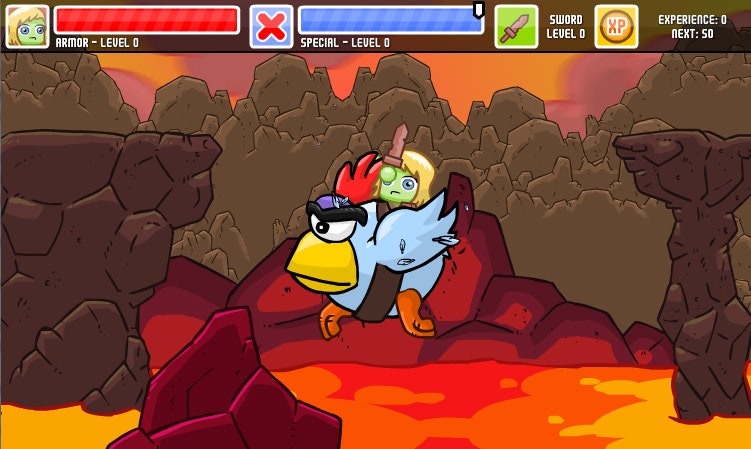The image size is (751, 449).
Task: Open the orange XP badge
Action: (616, 27)
